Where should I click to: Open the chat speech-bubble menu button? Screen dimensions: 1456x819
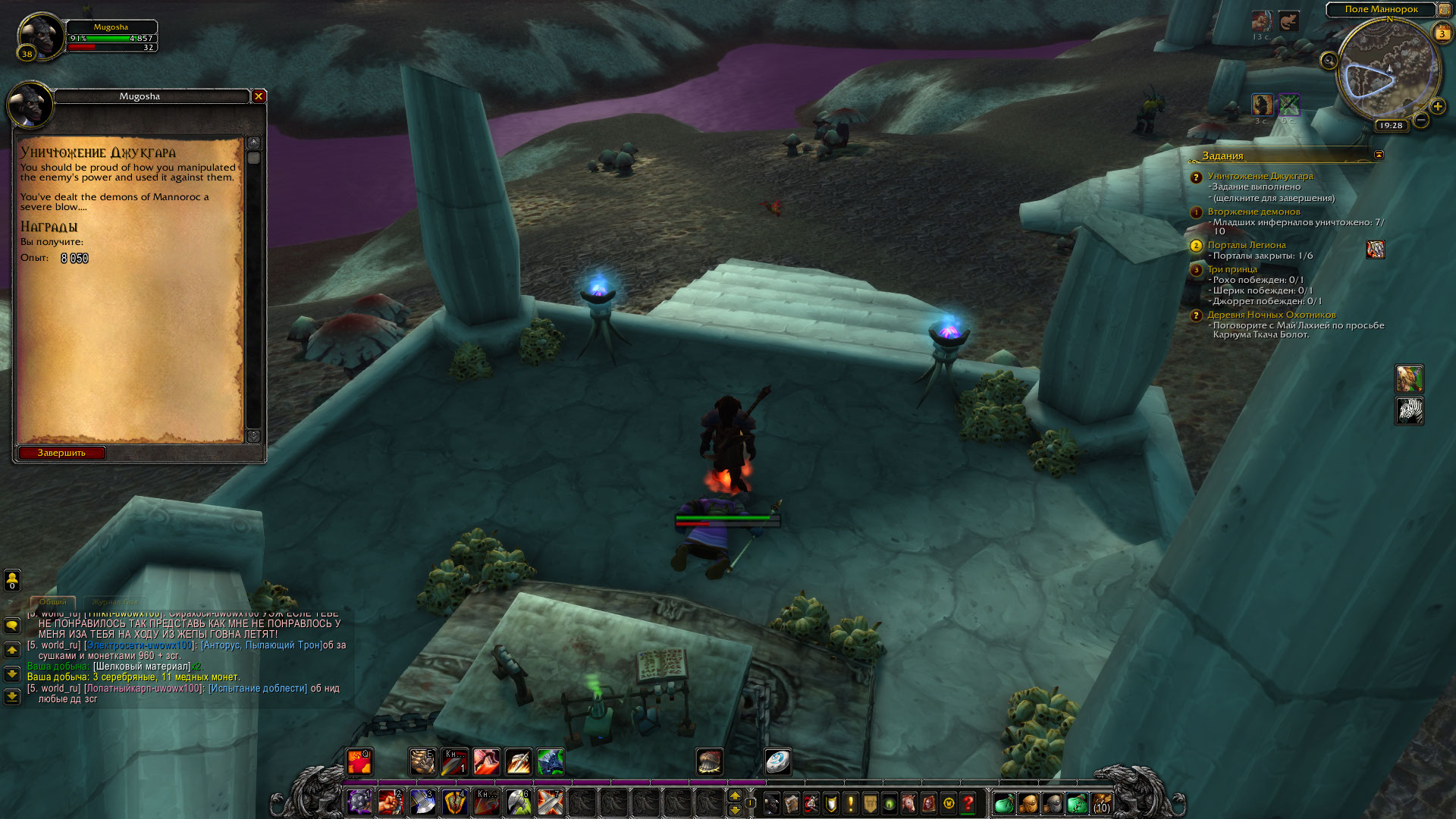(12, 626)
